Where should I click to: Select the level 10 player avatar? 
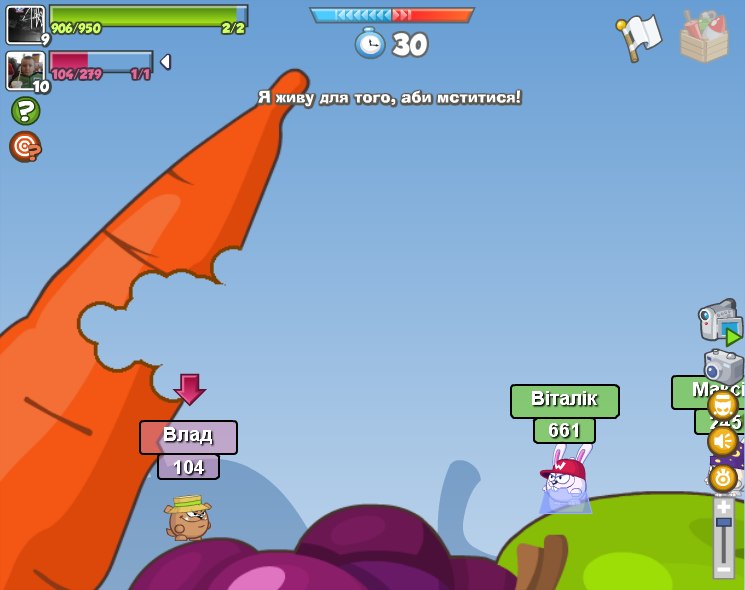coord(26,71)
